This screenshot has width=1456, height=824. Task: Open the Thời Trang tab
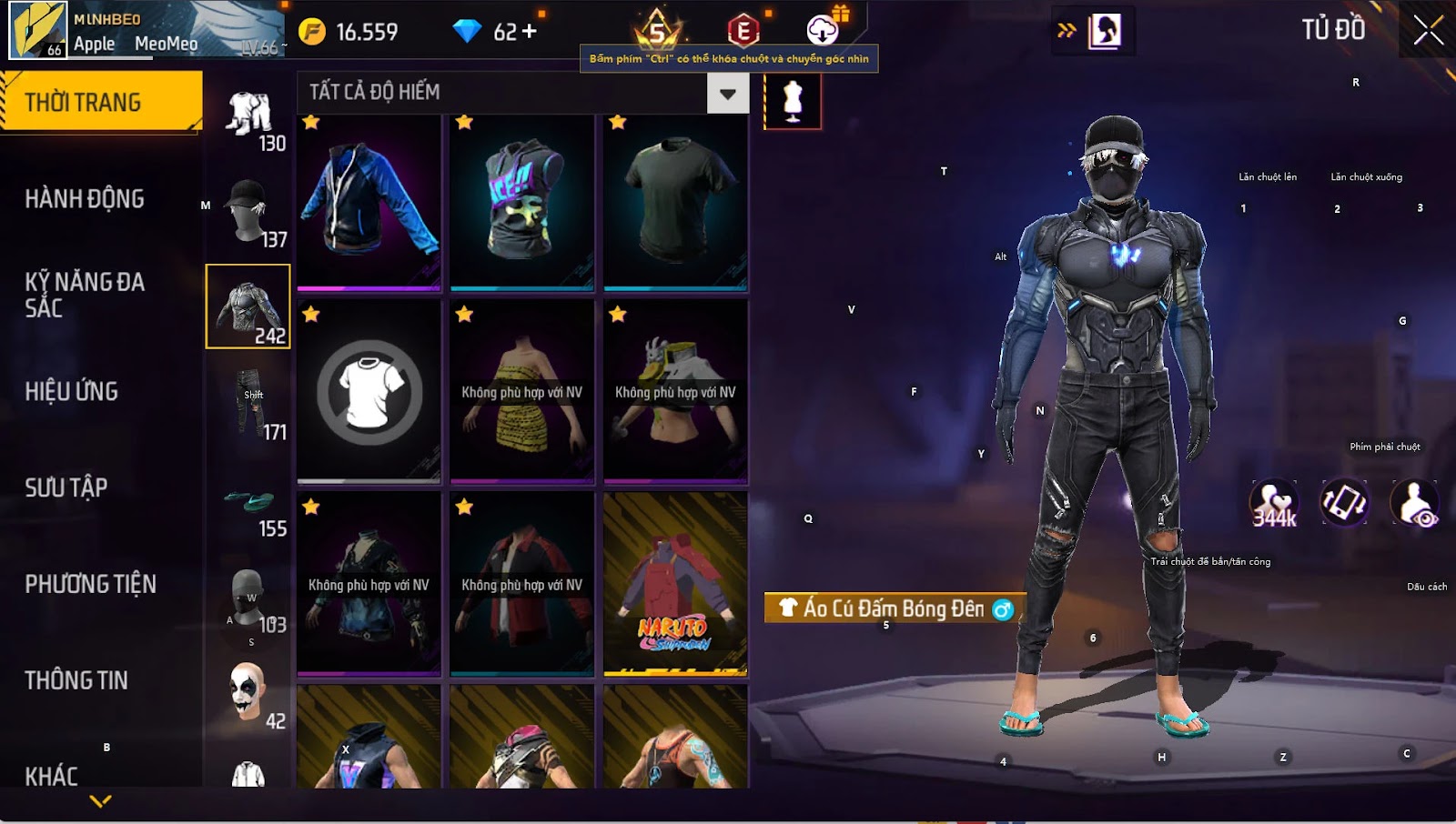100,102
